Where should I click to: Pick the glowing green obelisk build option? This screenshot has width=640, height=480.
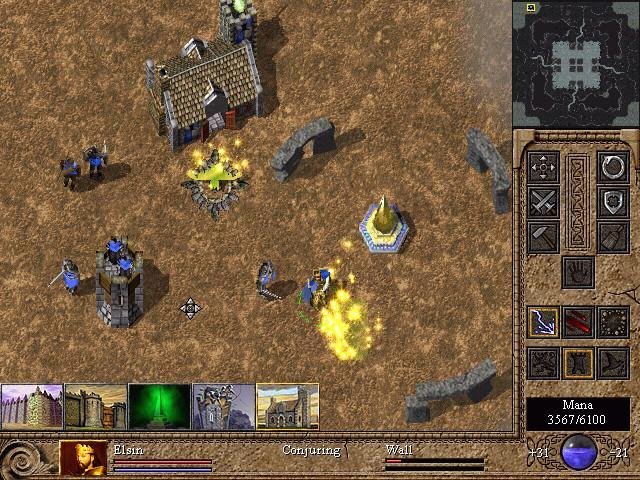coord(160,406)
